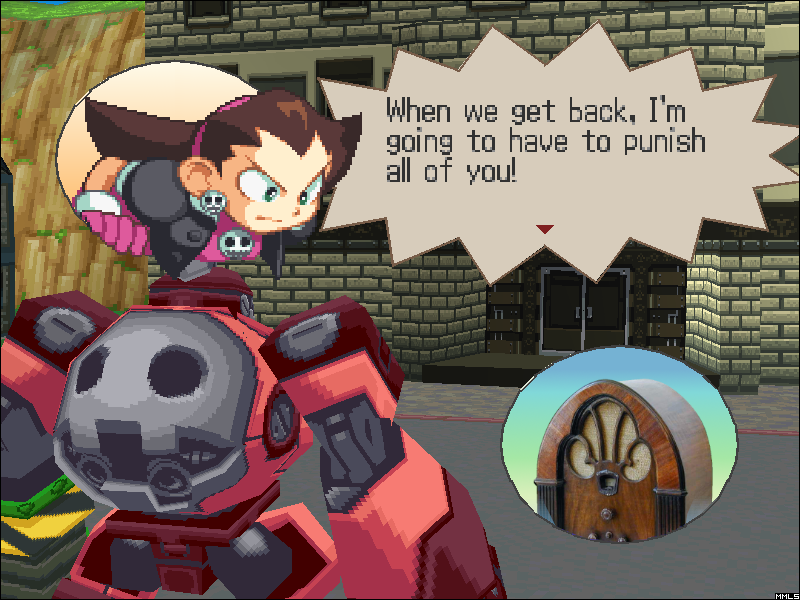This screenshot has width=800, height=600.
Task: Click the red continue arrow in the dialogue
Action: (x=544, y=229)
